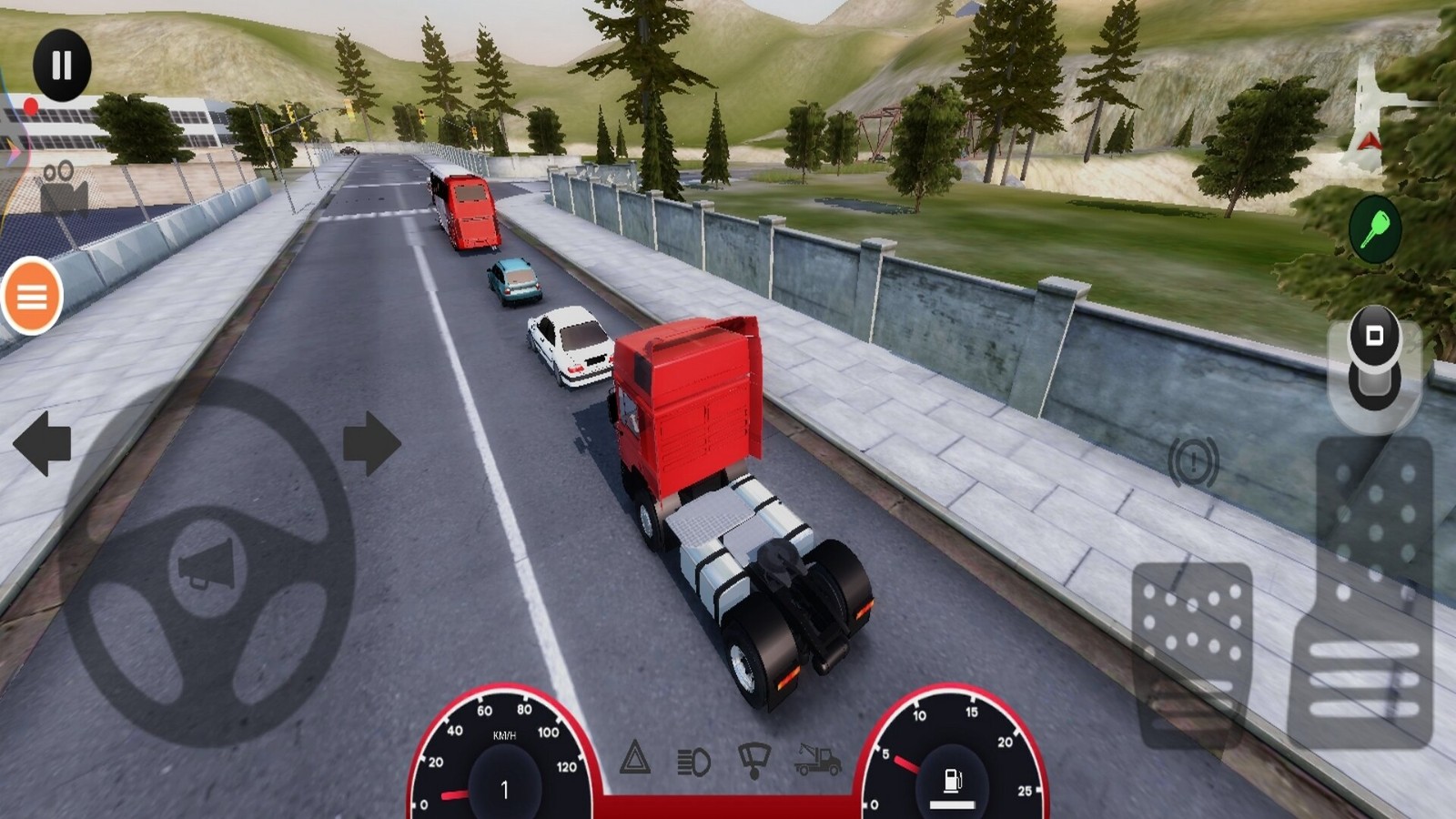Toggle the headlights icon

pos(693,761)
